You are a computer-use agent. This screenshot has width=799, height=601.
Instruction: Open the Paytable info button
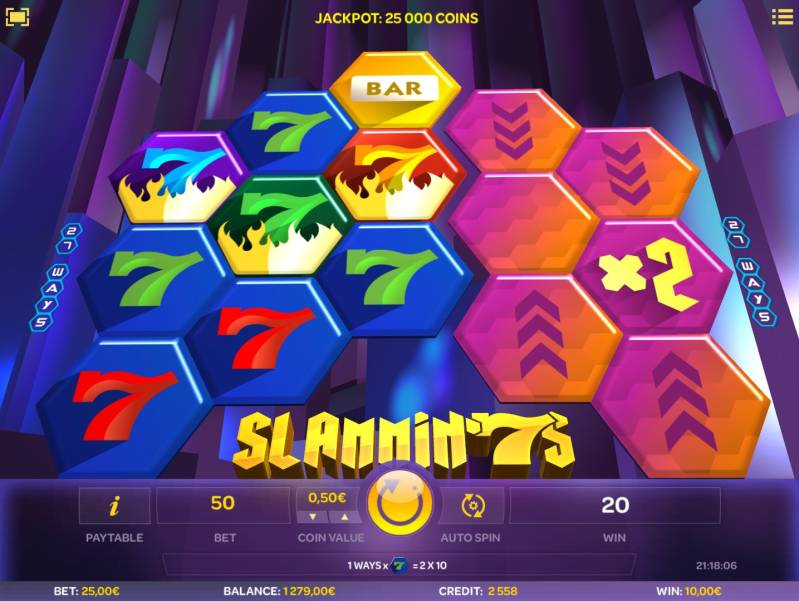click(x=114, y=505)
